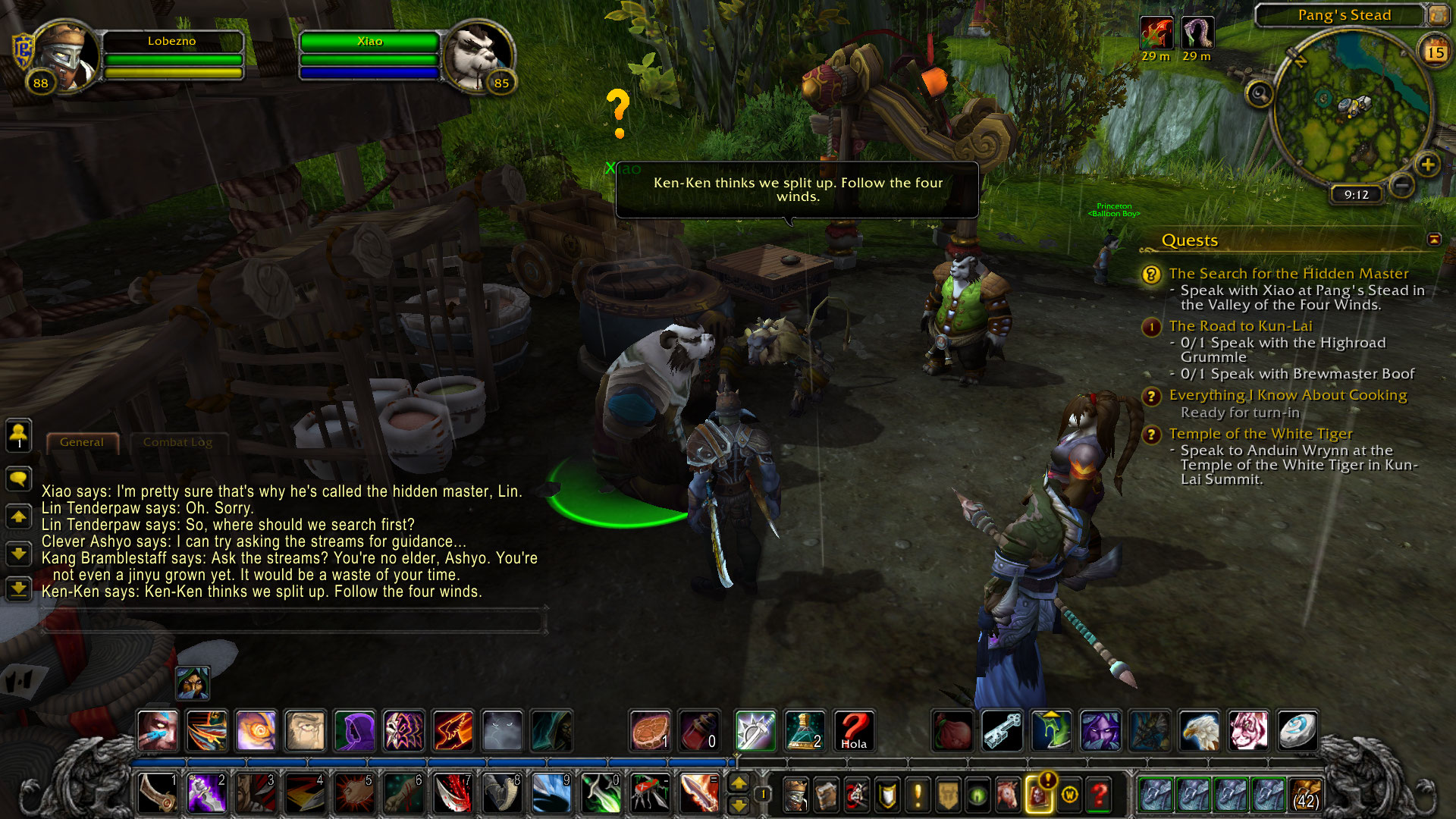The width and height of the screenshot is (1456, 819).
Task: Click Lobezno's player portrait
Action: [x=66, y=57]
